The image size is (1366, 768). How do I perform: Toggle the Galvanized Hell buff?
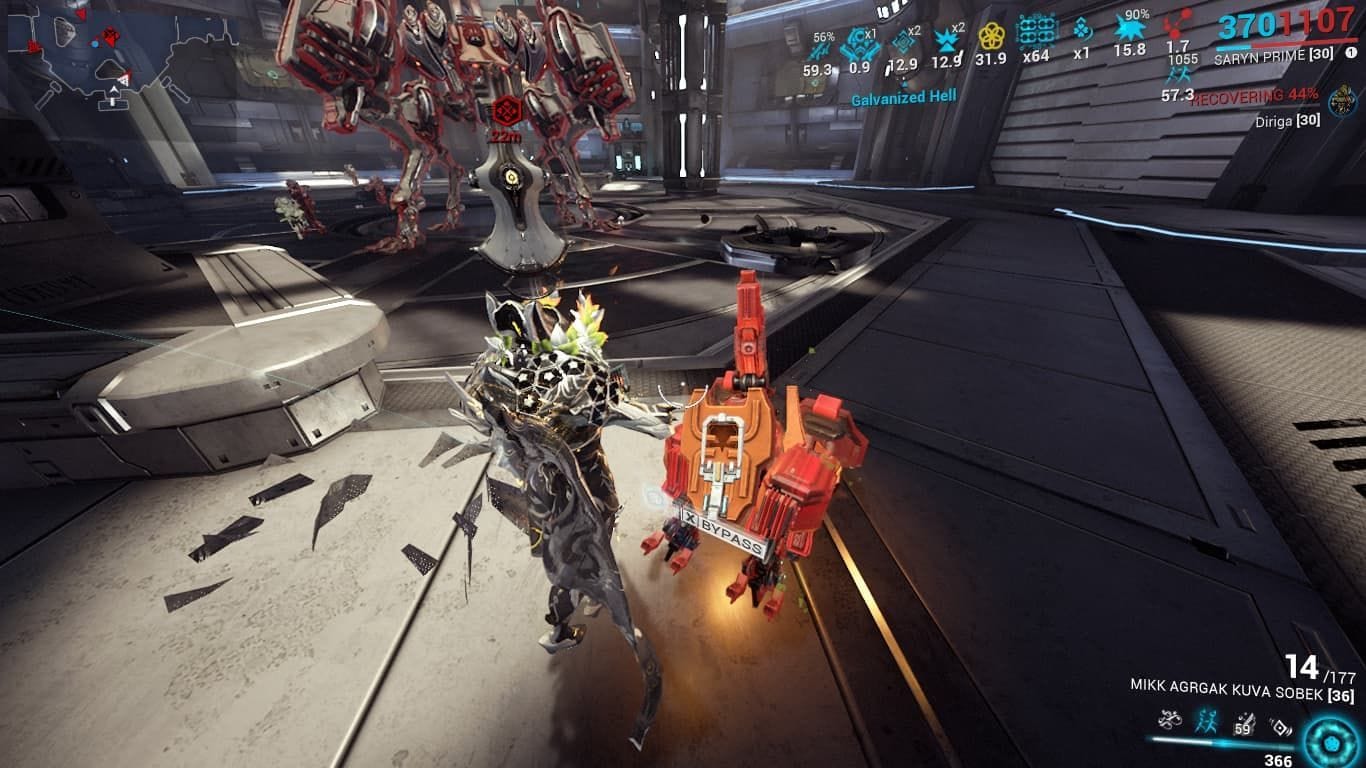tap(904, 96)
